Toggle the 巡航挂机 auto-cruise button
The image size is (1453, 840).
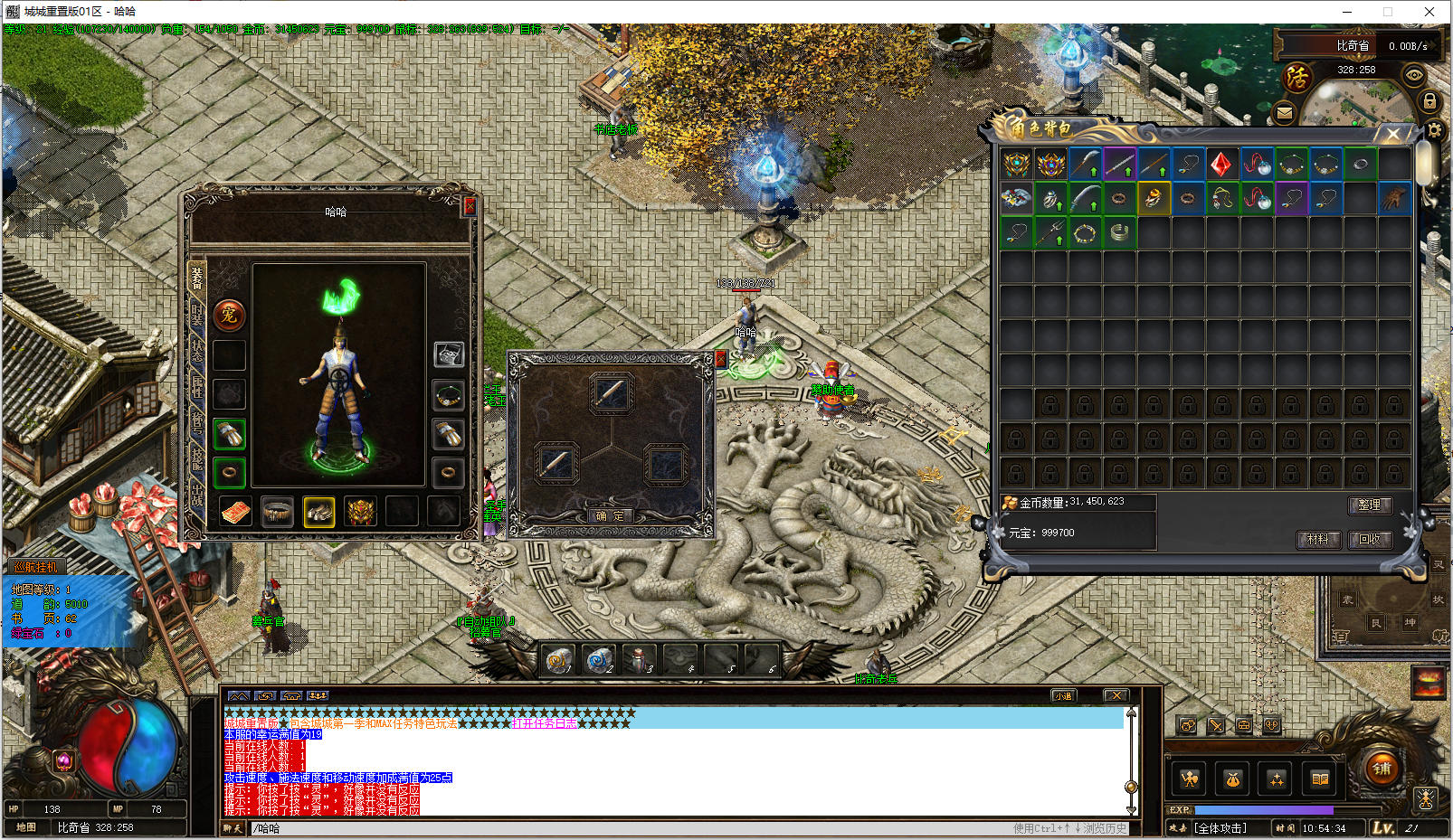36,567
